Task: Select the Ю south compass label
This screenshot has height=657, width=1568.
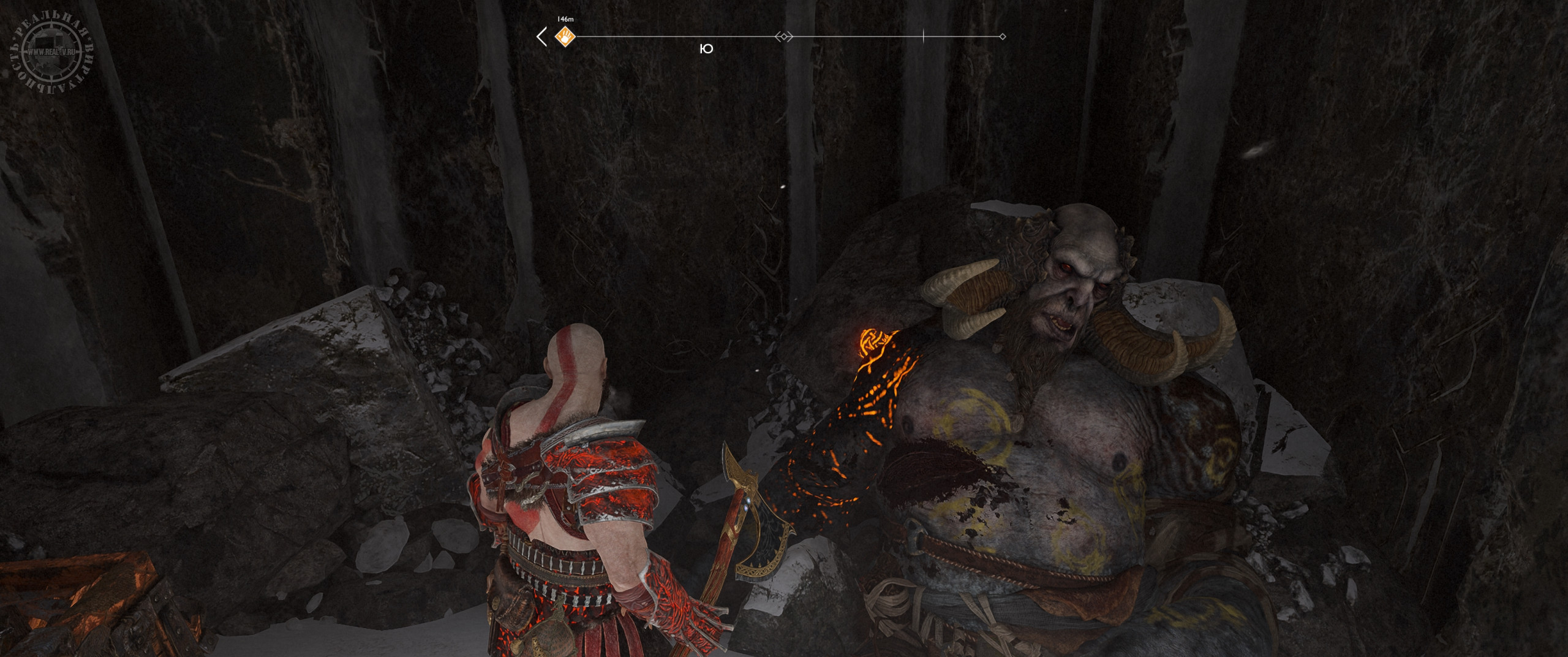Action: (x=706, y=49)
